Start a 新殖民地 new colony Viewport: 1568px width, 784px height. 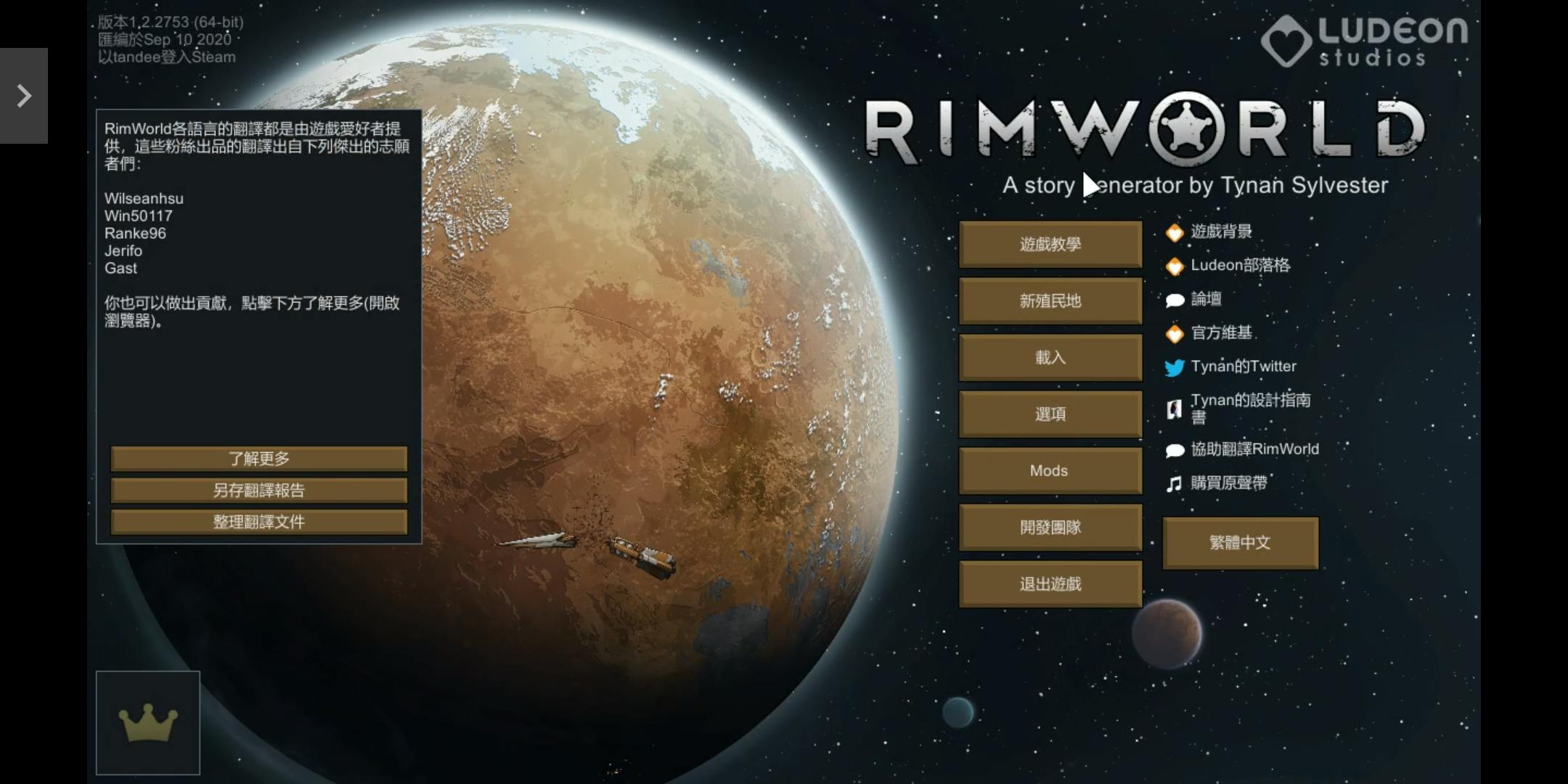1050,301
